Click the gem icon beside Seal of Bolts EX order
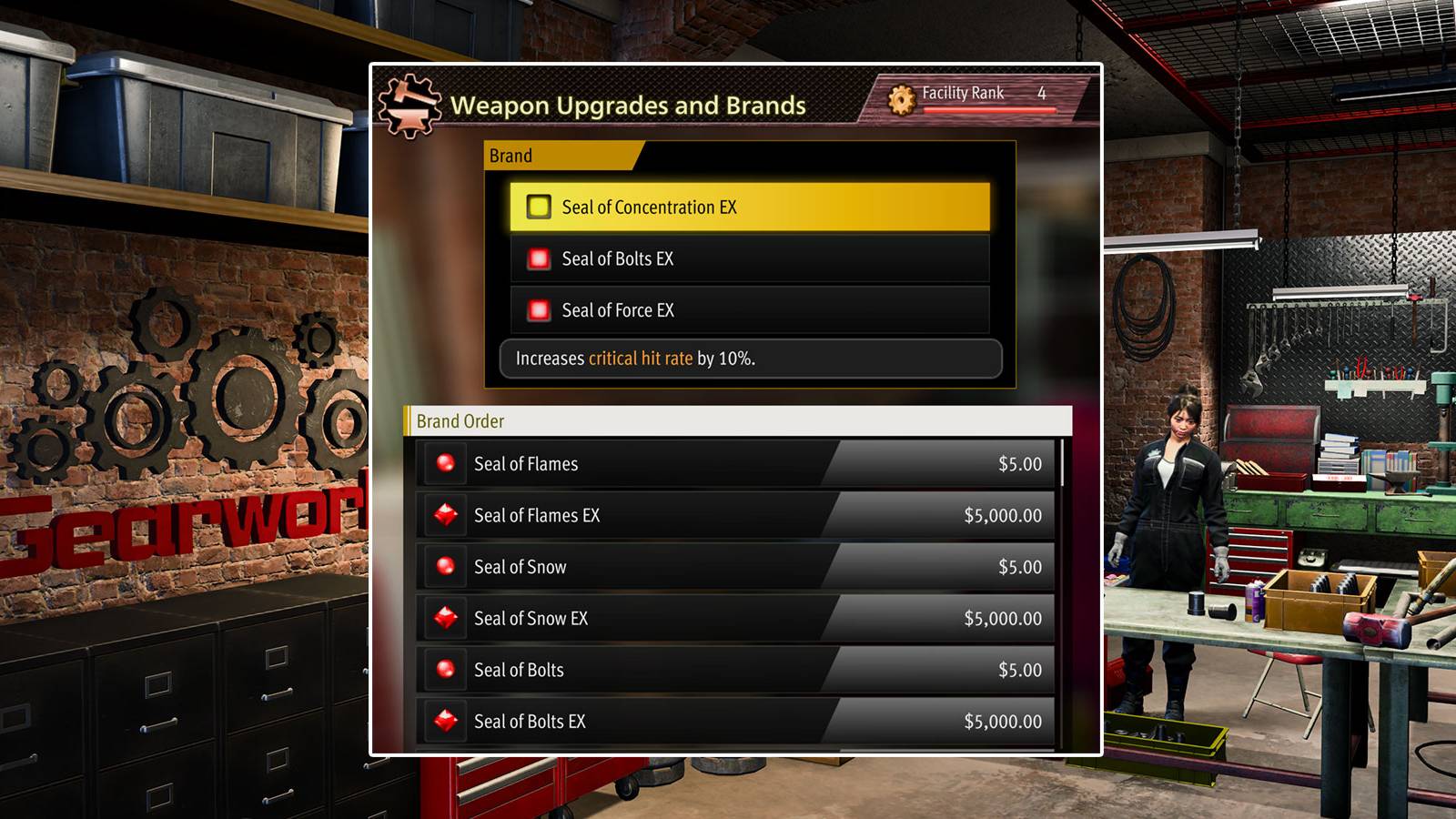Image resolution: width=1456 pixels, height=819 pixels. [445, 721]
